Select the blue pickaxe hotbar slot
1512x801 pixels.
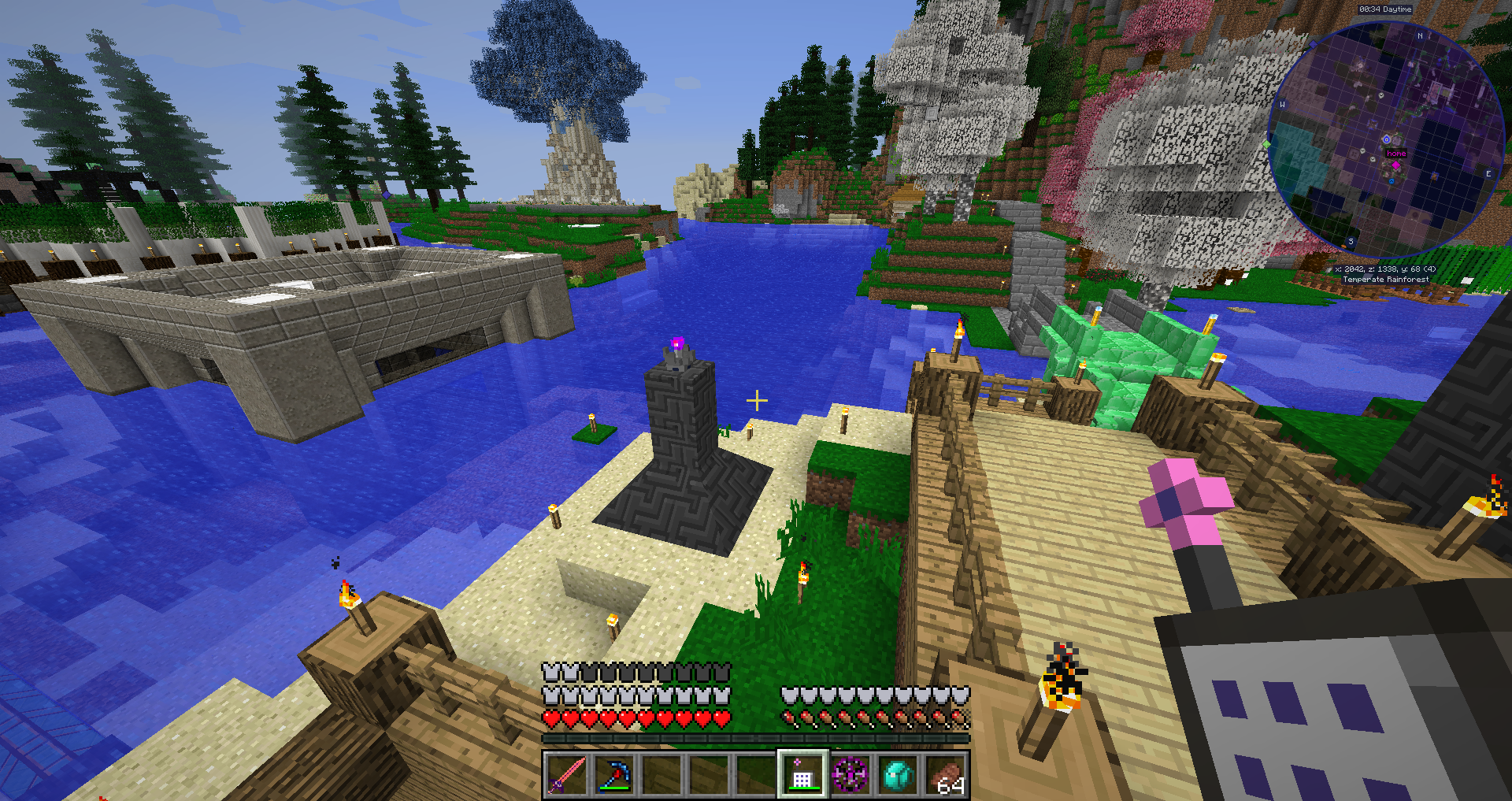coord(614,775)
